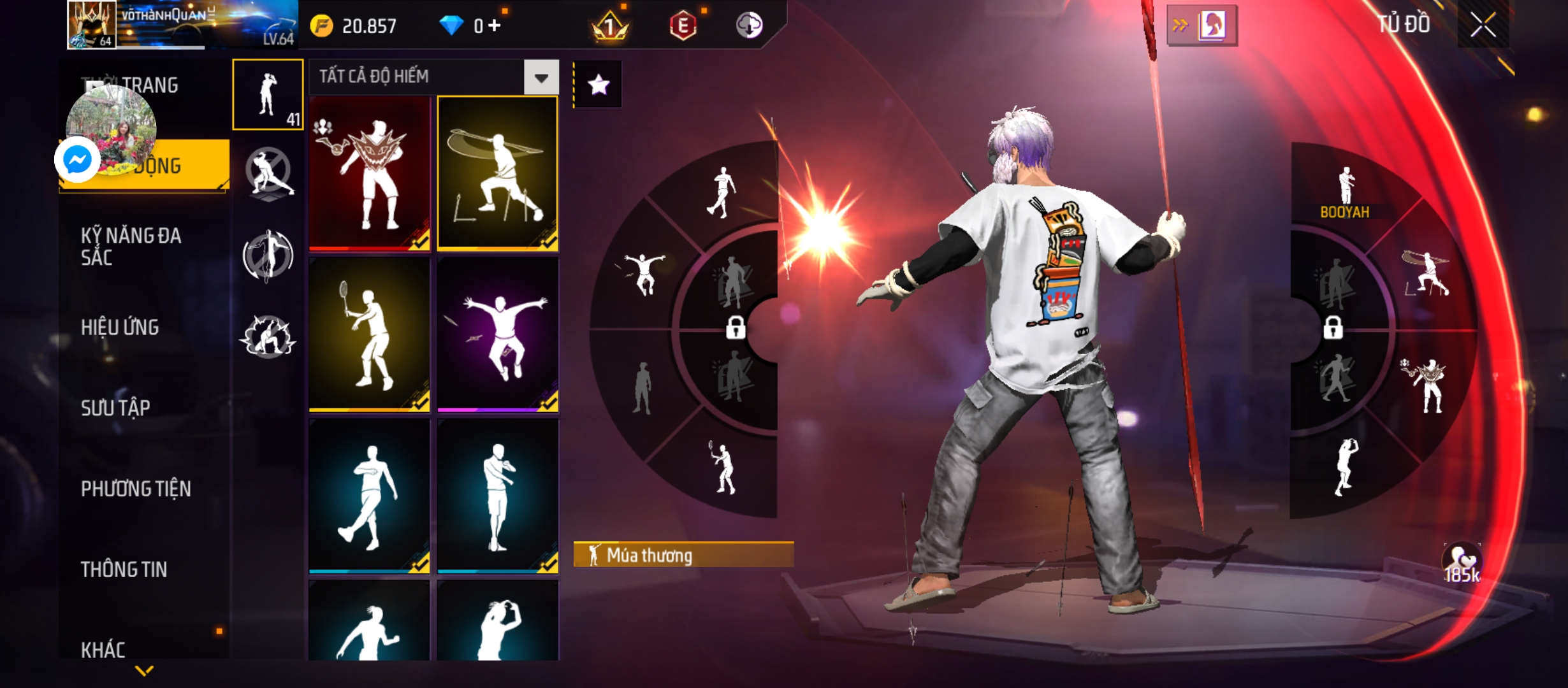Select the BOOYAH emote wheel slot
The height and width of the screenshot is (688, 1568).
click(1346, 191)
